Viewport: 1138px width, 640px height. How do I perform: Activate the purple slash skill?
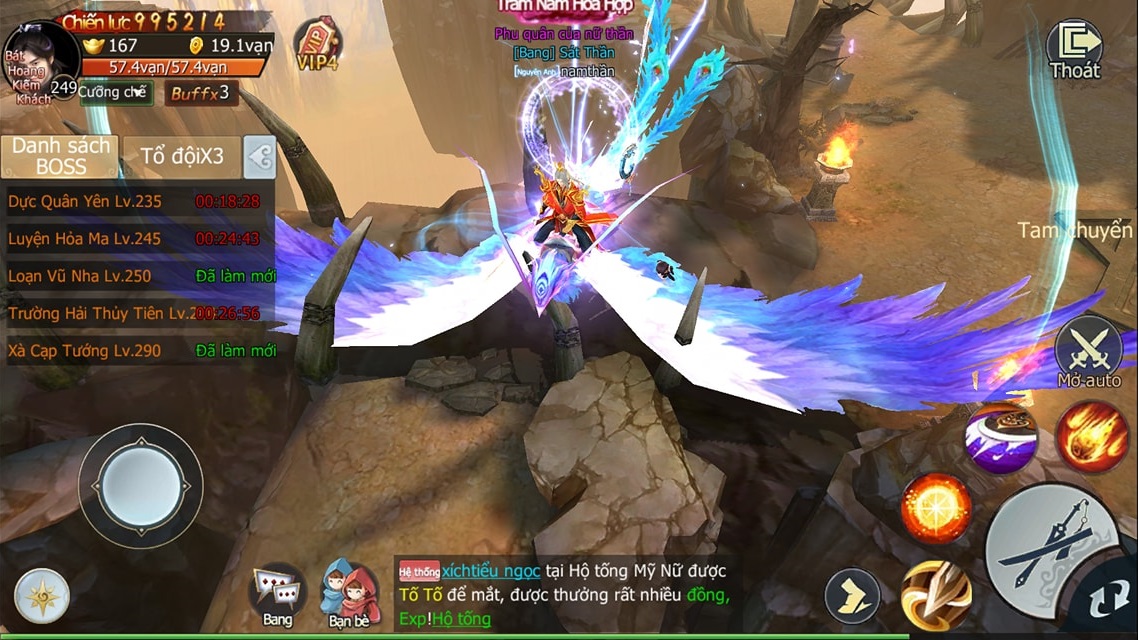click(1000, 437)
